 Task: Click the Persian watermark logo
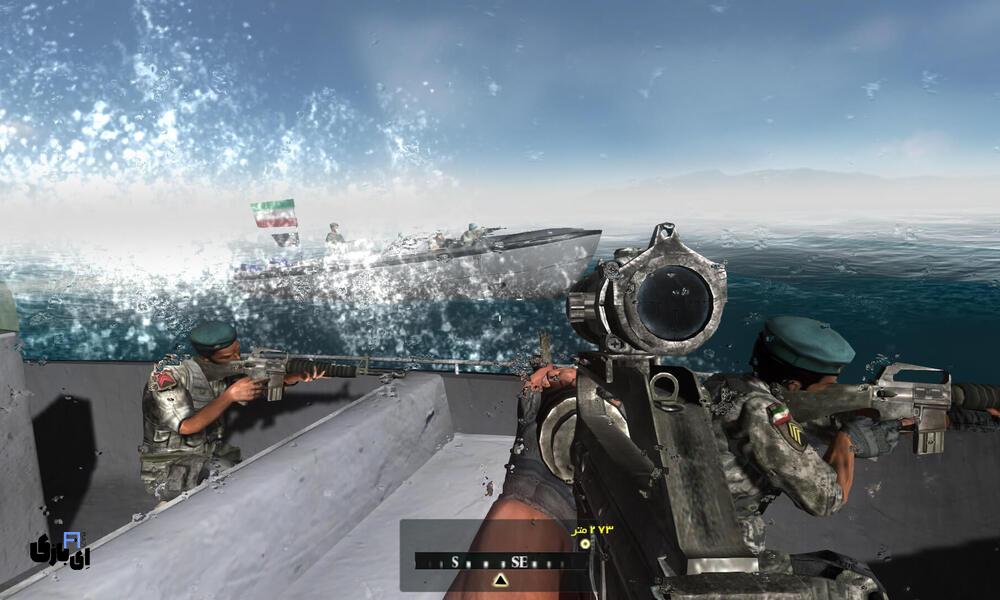(x=60, y=549)
